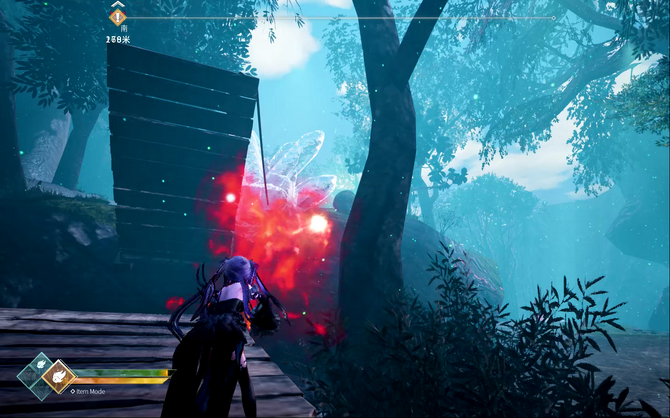The image size is (670, 418).
Task: Select the orange highlighted flame item slot
Action: tap(58, 376)
